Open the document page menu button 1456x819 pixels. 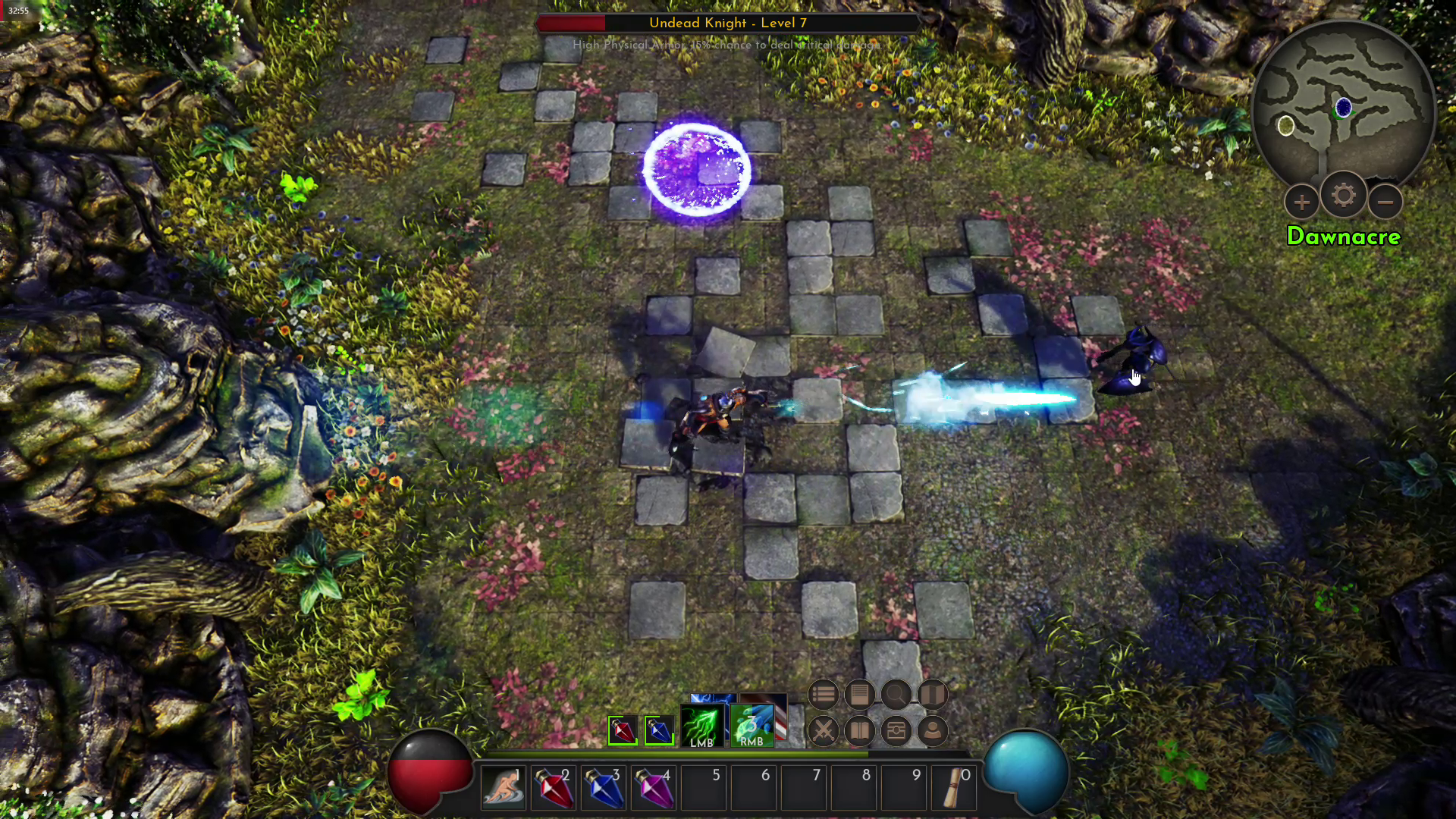[859, 694]
